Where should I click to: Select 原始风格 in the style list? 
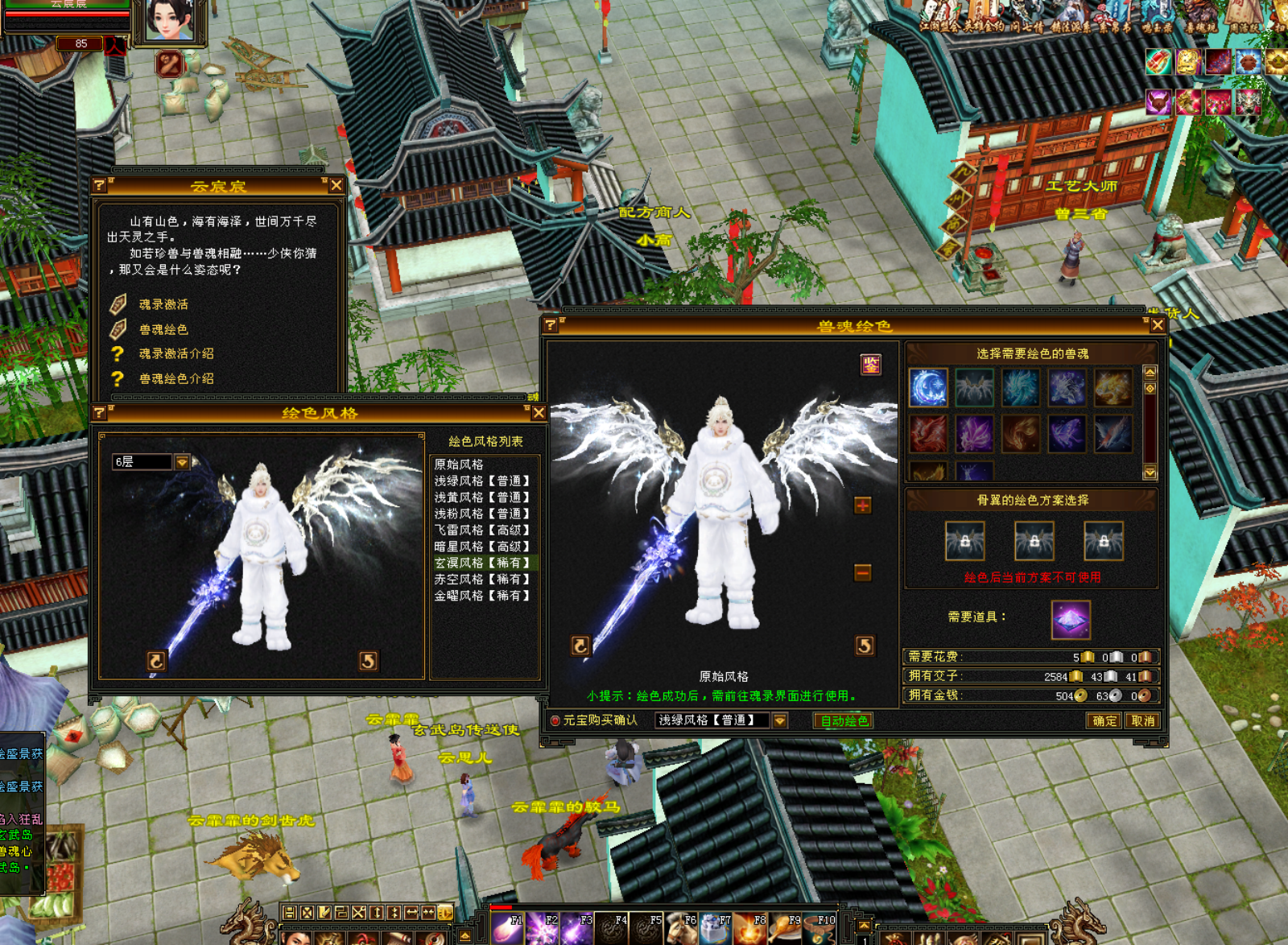point(459,464)
